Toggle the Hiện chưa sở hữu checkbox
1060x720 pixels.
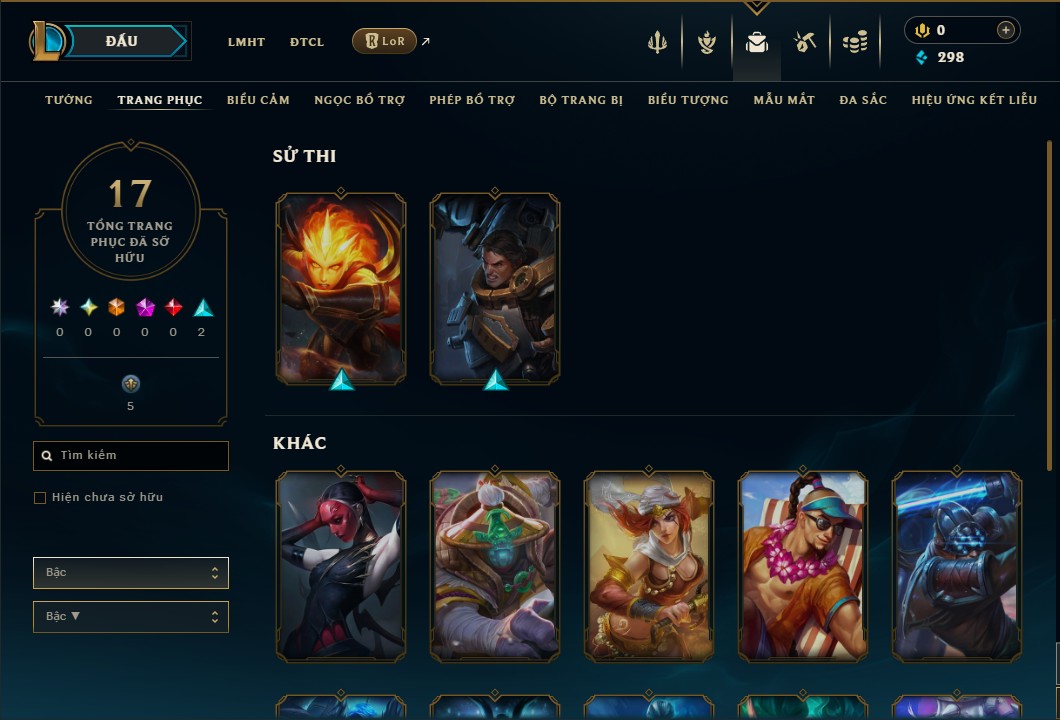pos(40,498)
